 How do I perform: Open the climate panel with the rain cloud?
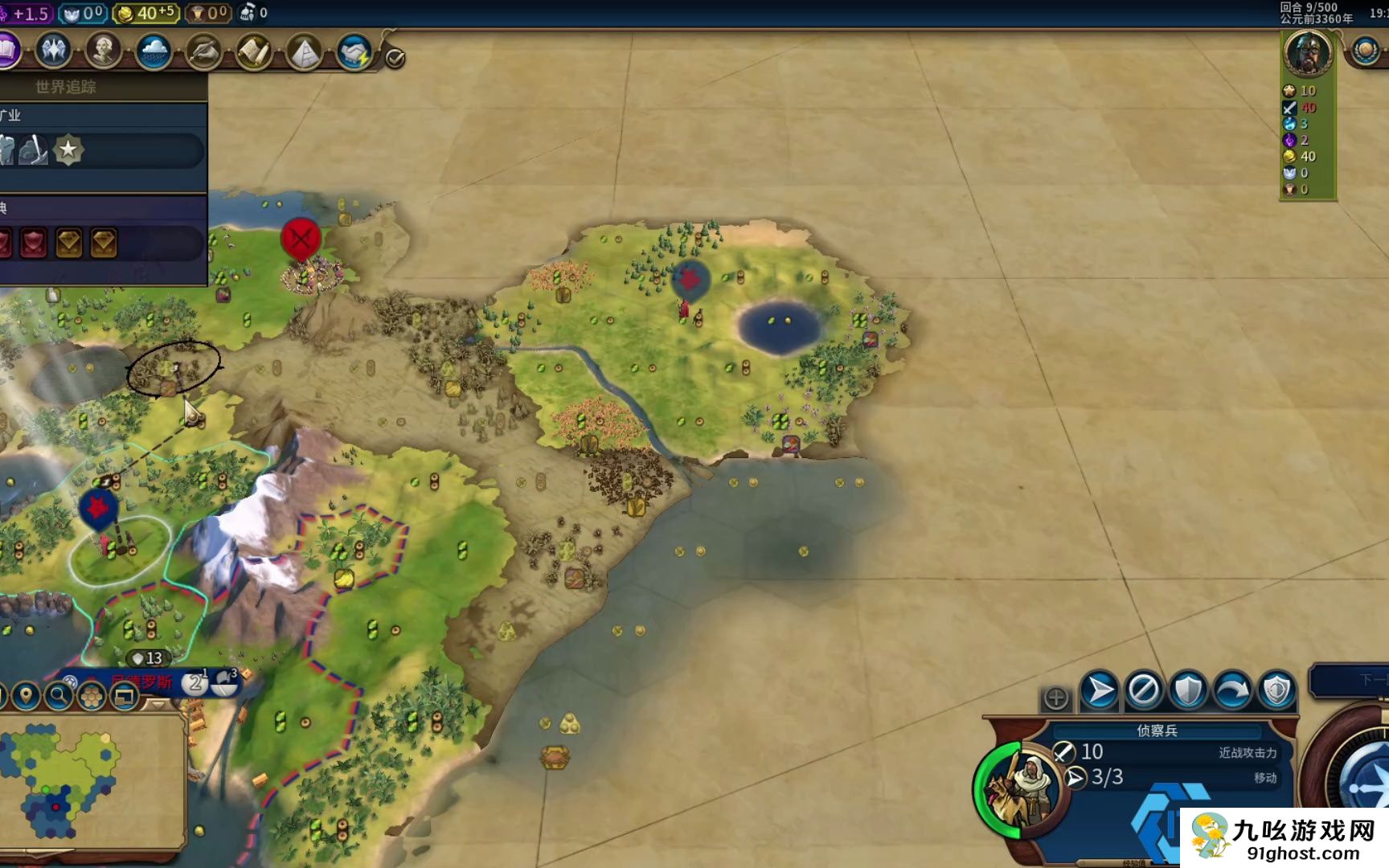coord(153,52)
